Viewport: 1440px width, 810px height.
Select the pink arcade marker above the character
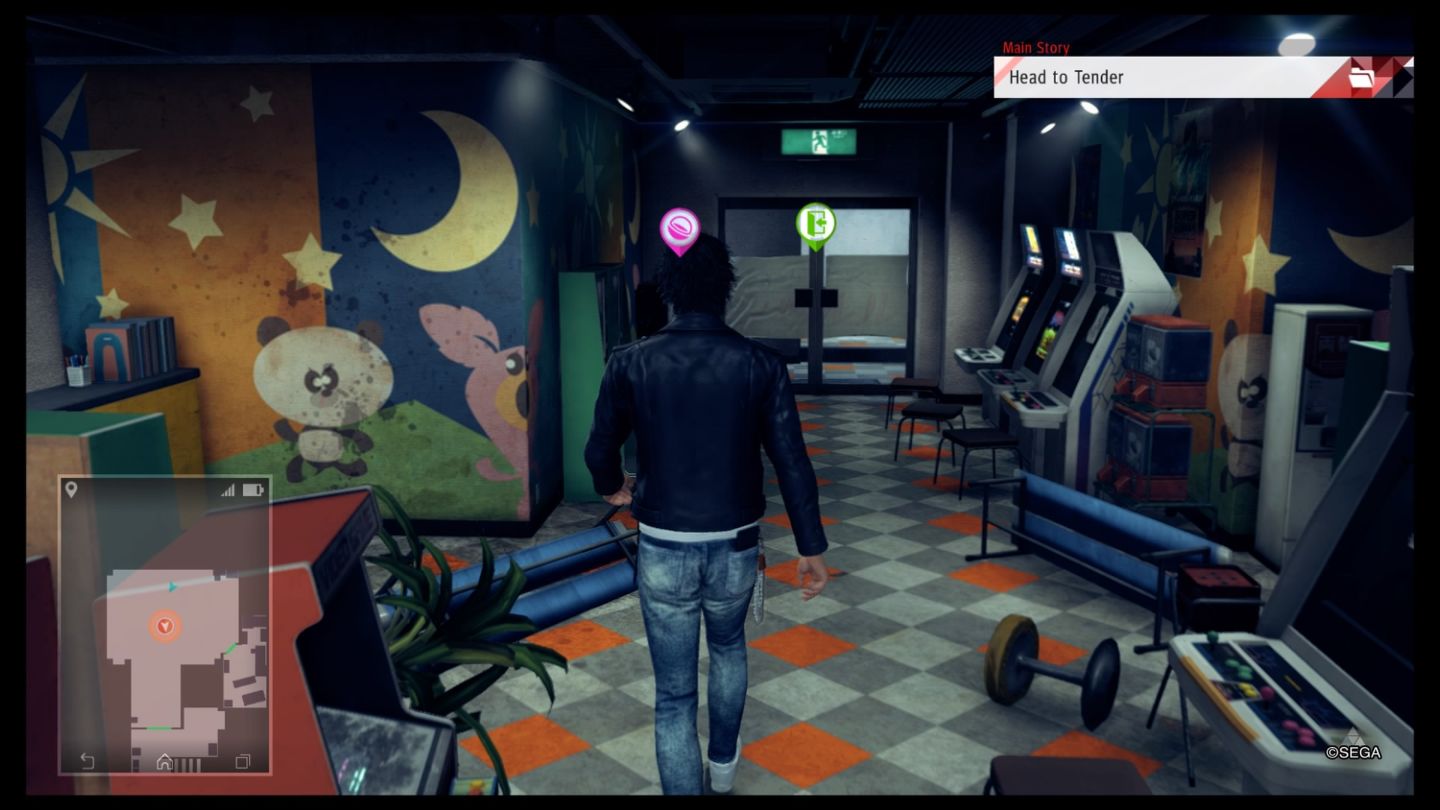679,230
